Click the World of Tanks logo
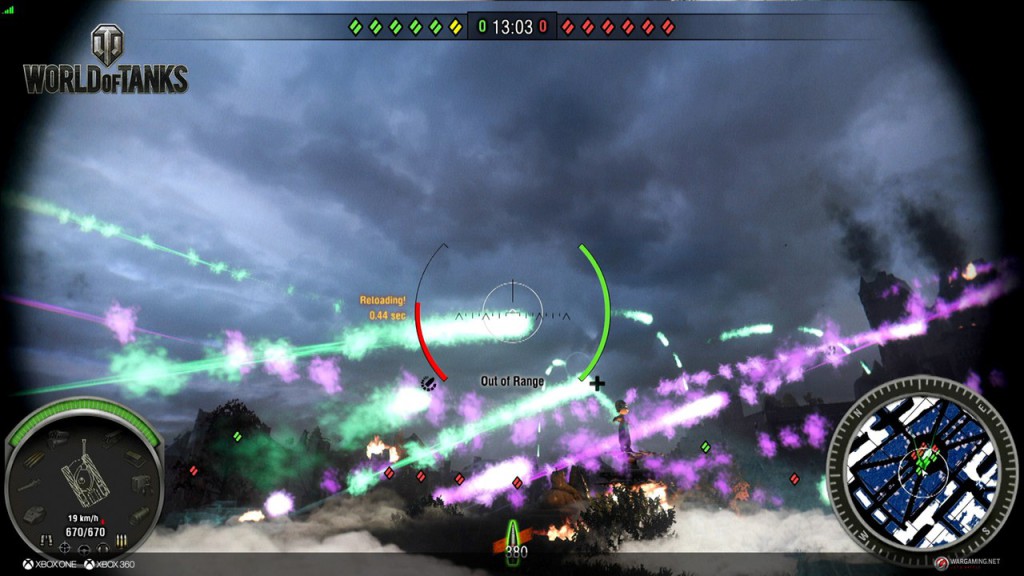 105,60
